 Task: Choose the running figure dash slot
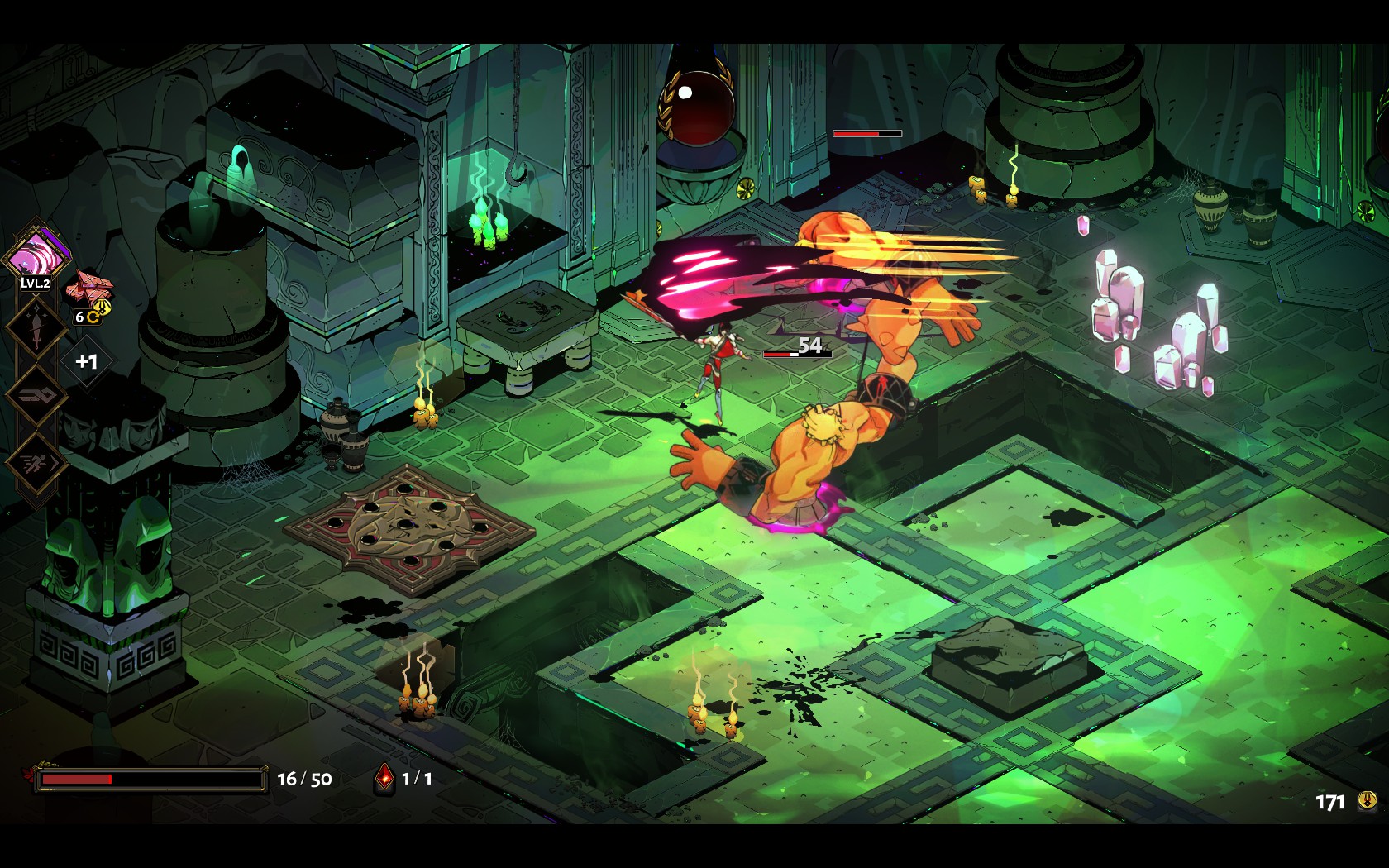pos(36,462)
